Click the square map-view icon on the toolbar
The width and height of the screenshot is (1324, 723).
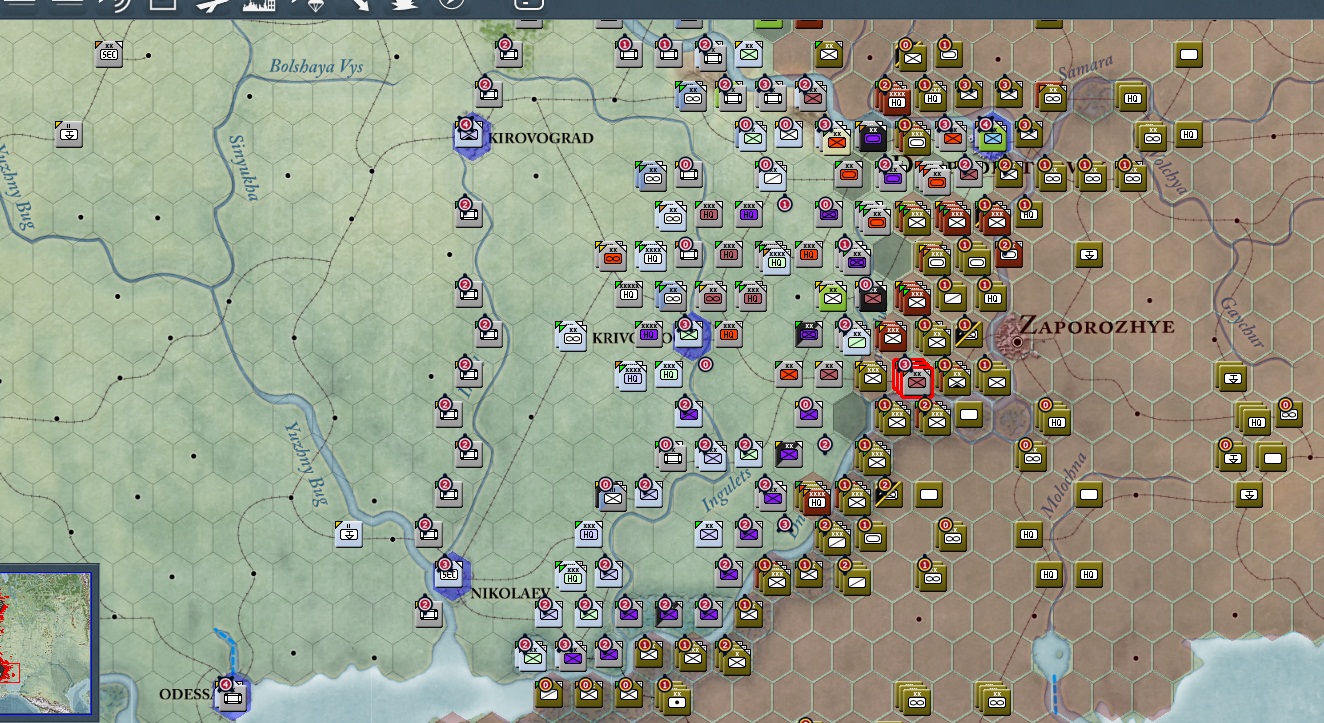click(x=165, y=10)
